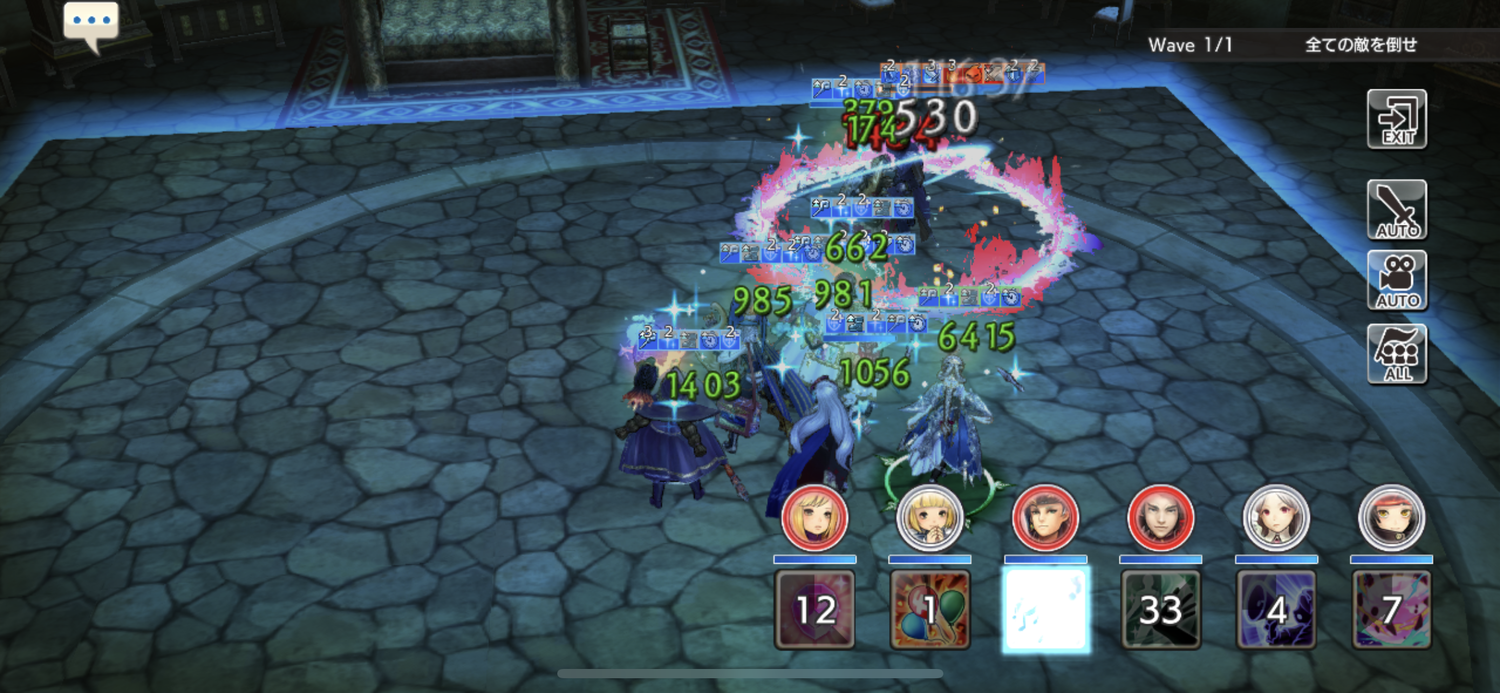1500x693 pixels.
Task: Pick the dark slicked-hair man portrait
Action: click(1161, 518)
